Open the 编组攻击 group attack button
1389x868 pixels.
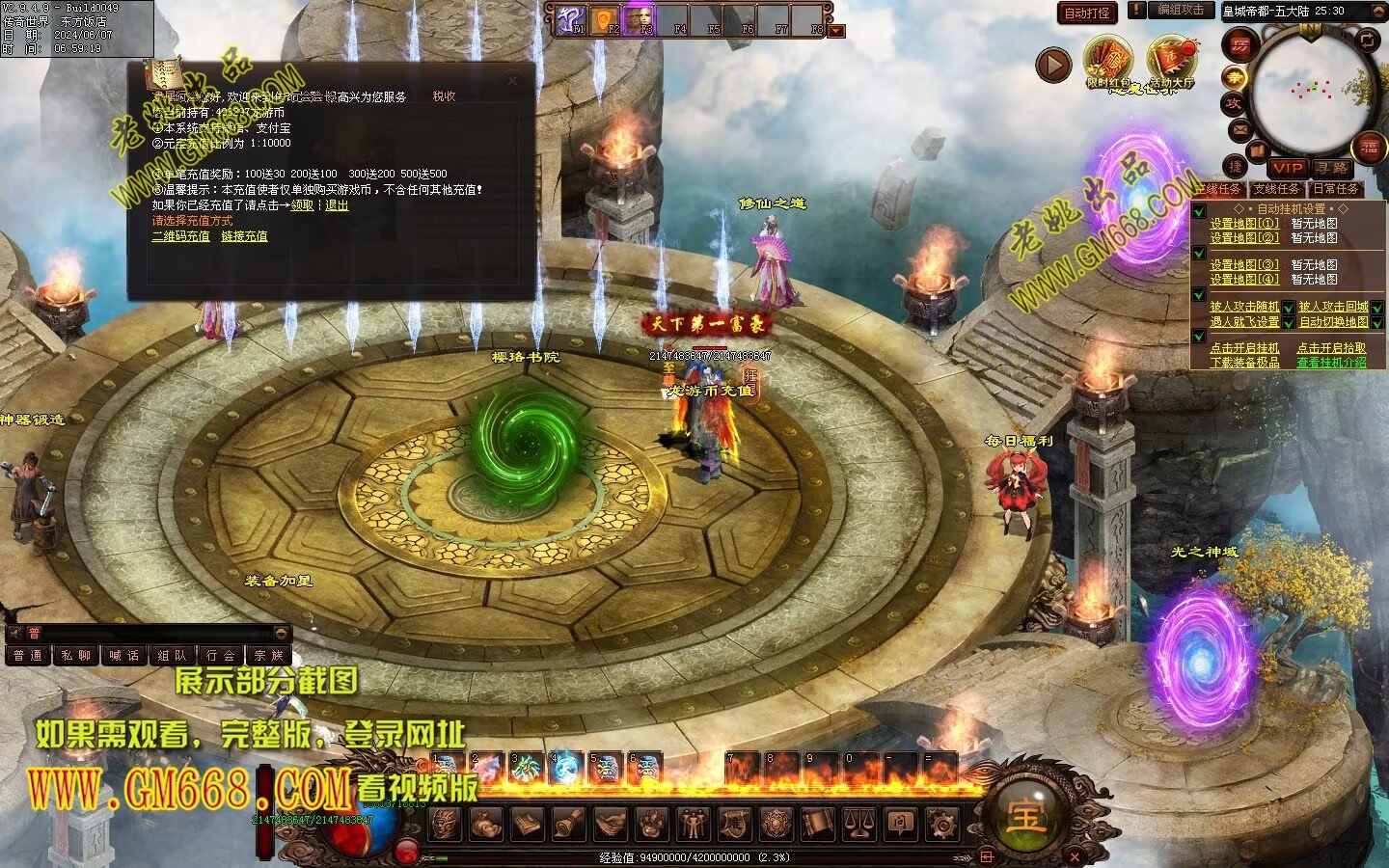coord(1181,10)
